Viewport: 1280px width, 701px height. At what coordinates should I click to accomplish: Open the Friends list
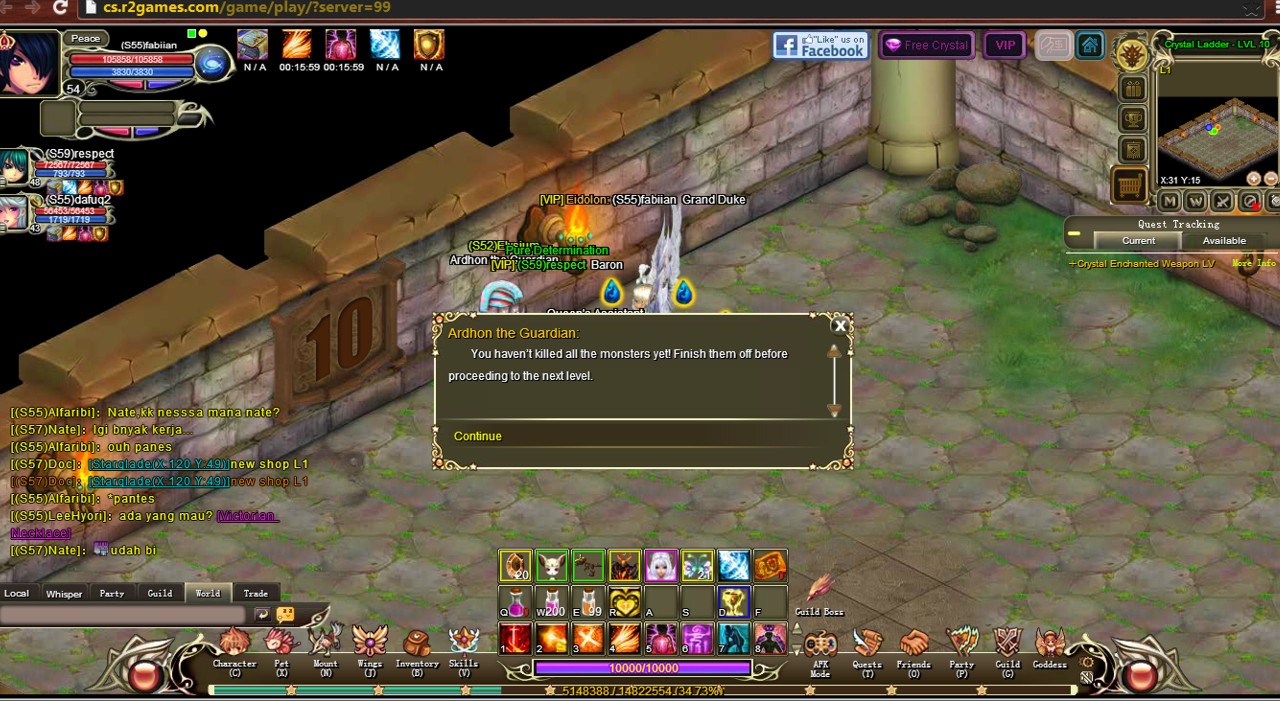tap(913, 648)
